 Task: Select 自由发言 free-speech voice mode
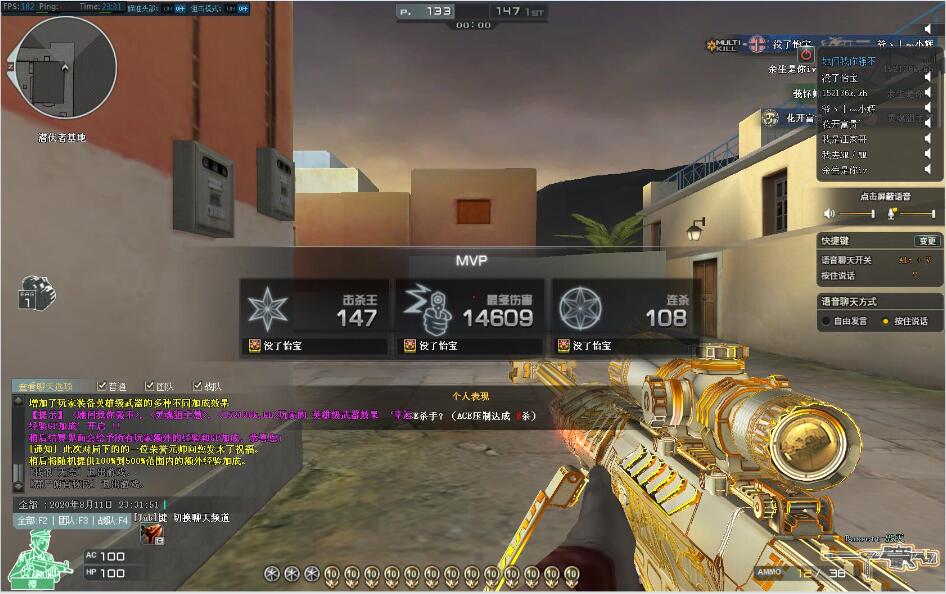click(826, 321)
